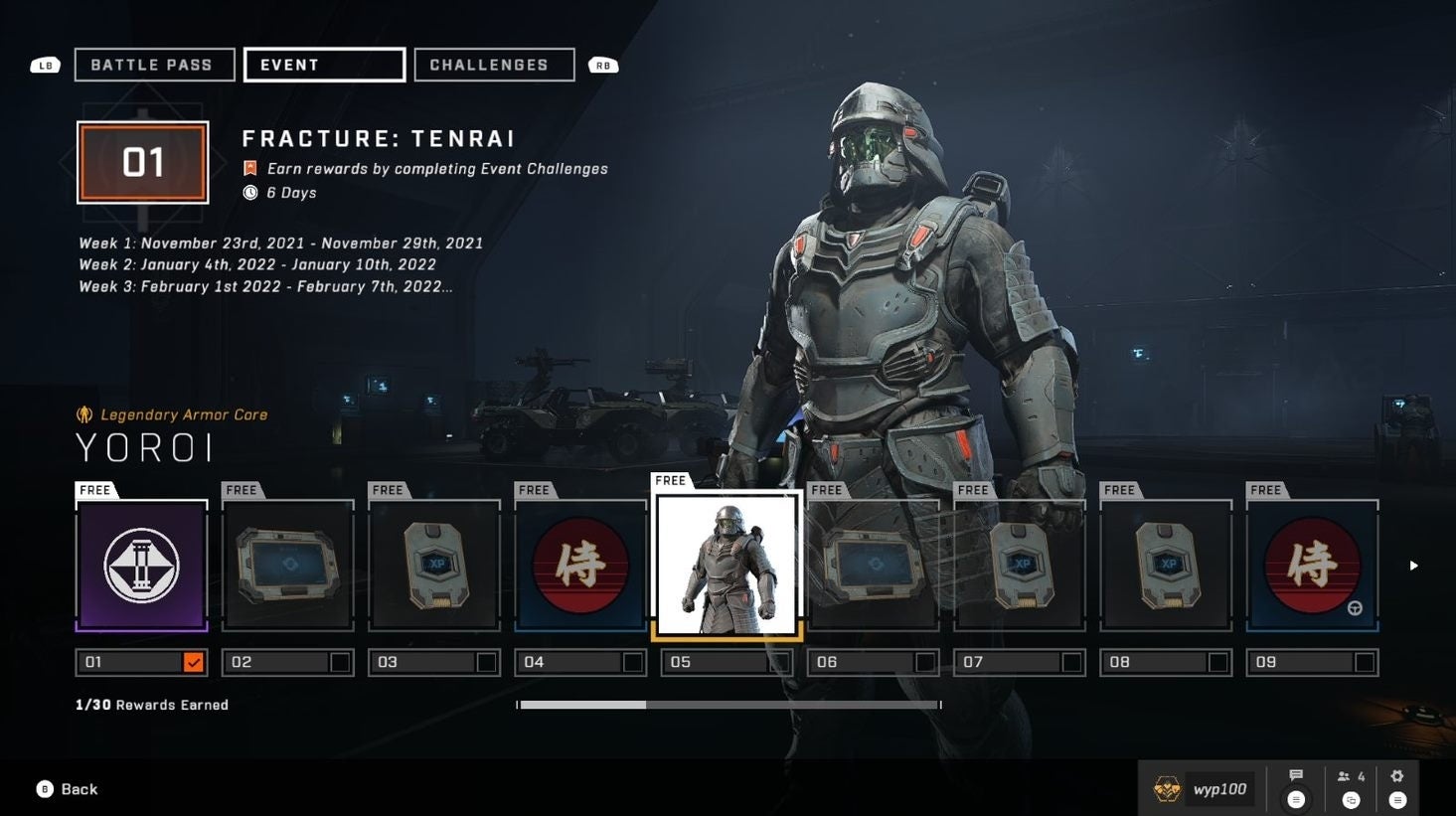
Task: Select the tier 09 red kanji reward
Action: tap(1312, 566)
